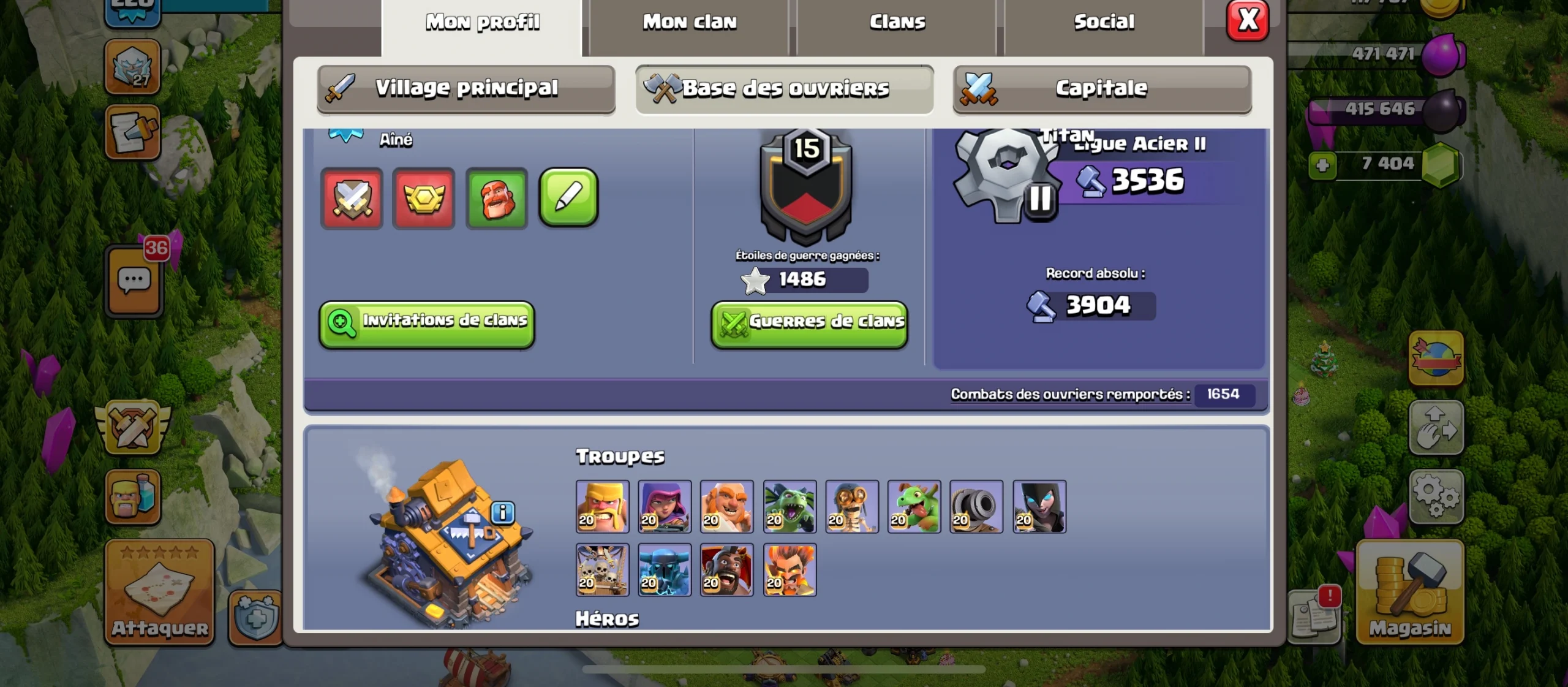Image resolution: width=1568 pixels, height=687 pixels.
Task: Select the Hog Glider troop icon
Action: click(727, 570)
